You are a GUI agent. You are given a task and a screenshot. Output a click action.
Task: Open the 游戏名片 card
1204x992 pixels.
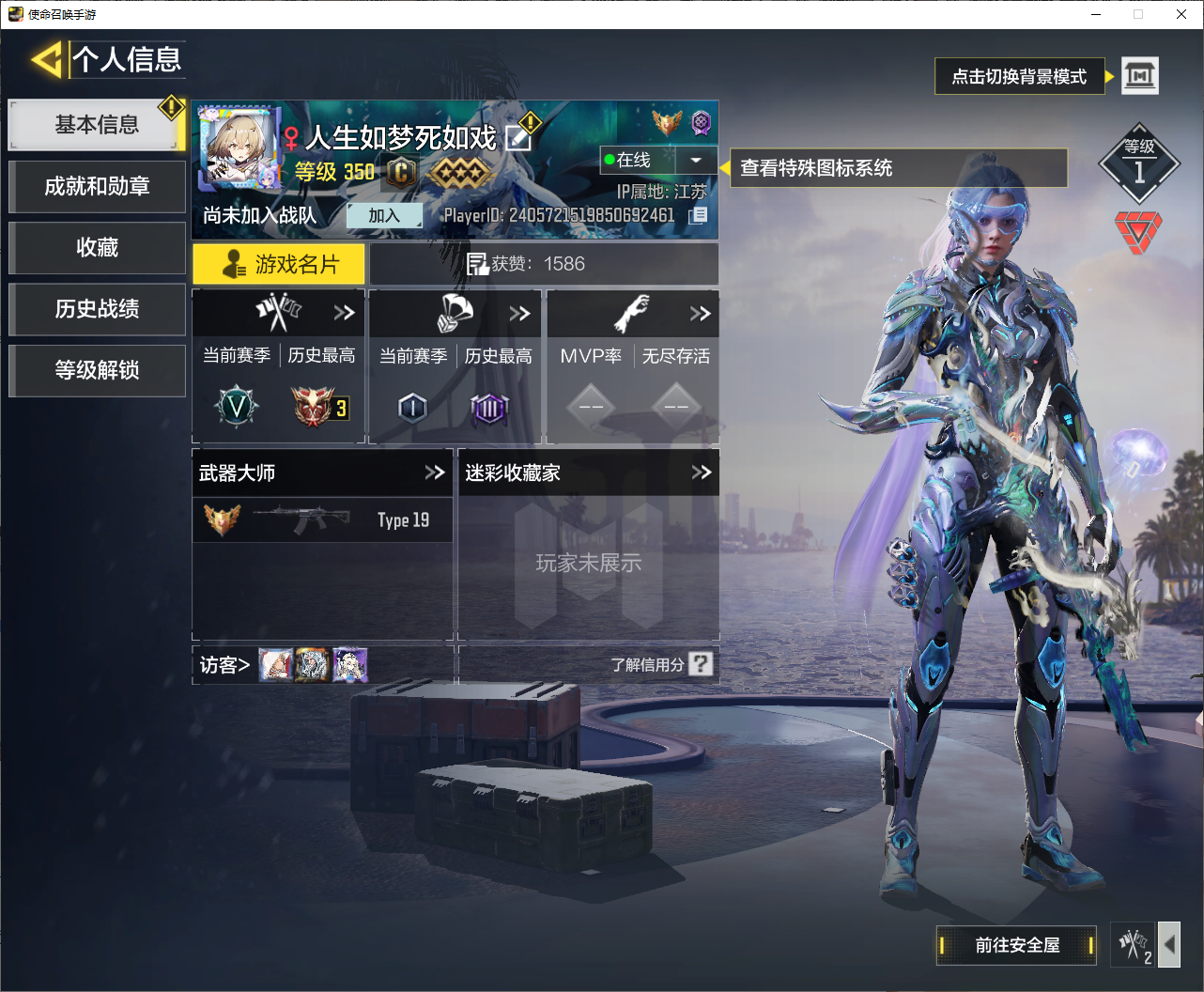[x=279, y=265]
